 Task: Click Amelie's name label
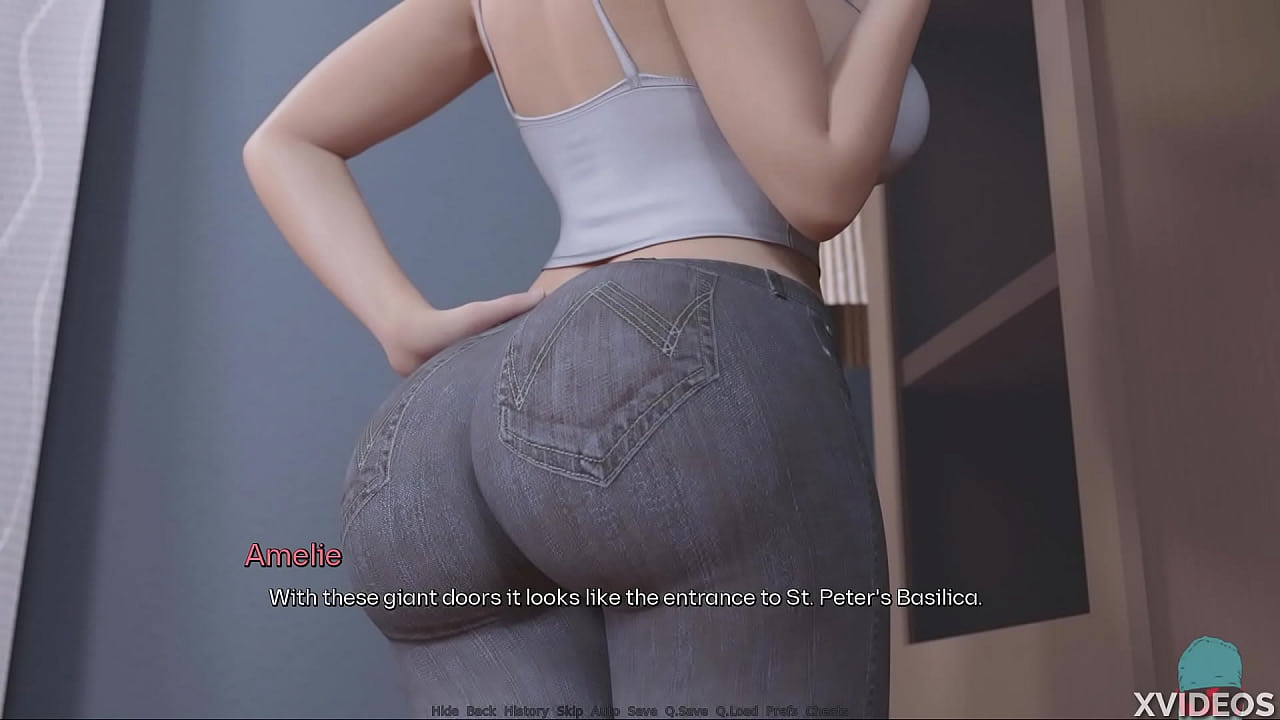[x=294, y=556]
